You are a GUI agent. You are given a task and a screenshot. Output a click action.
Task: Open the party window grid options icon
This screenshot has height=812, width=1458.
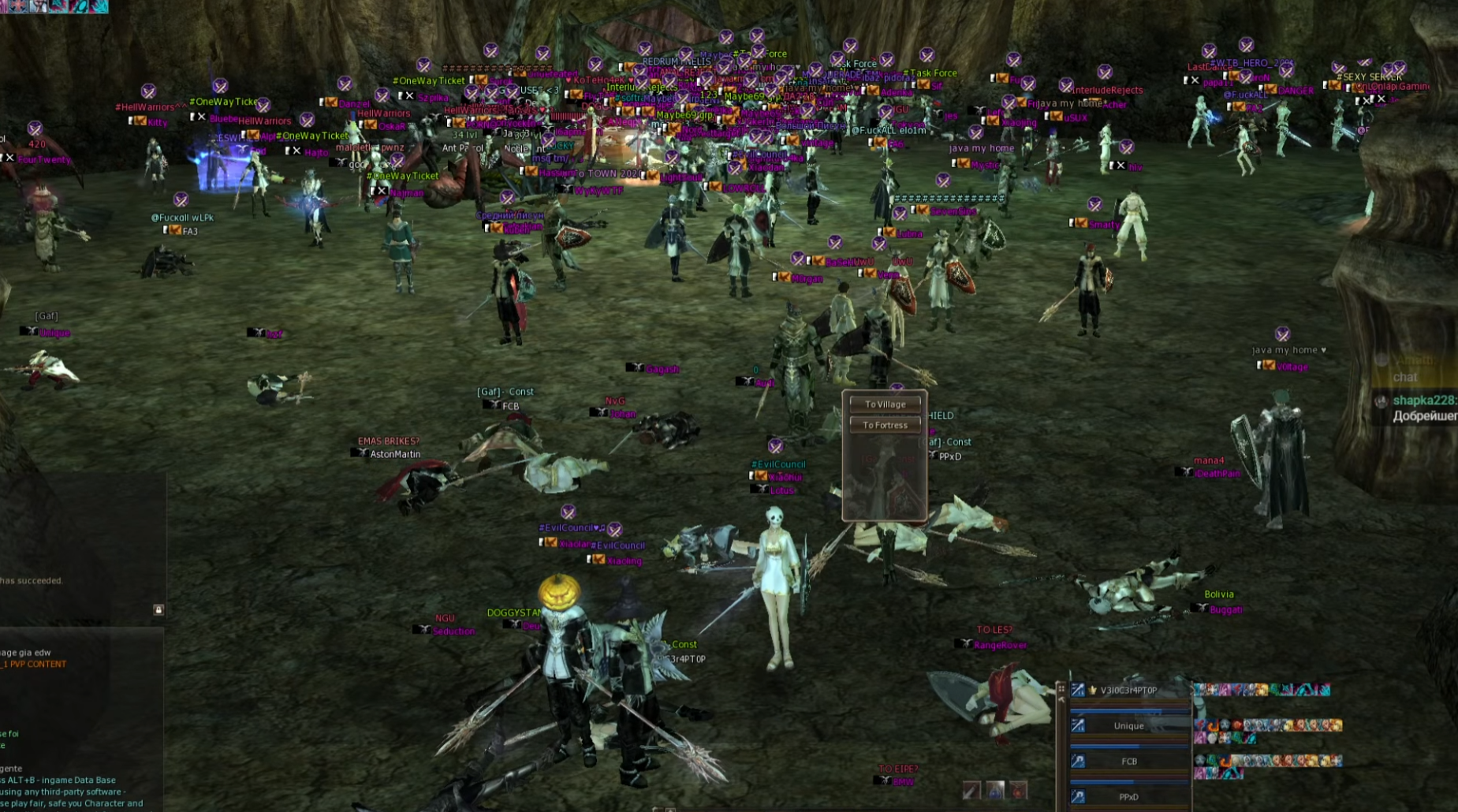tap(1061, 689)
